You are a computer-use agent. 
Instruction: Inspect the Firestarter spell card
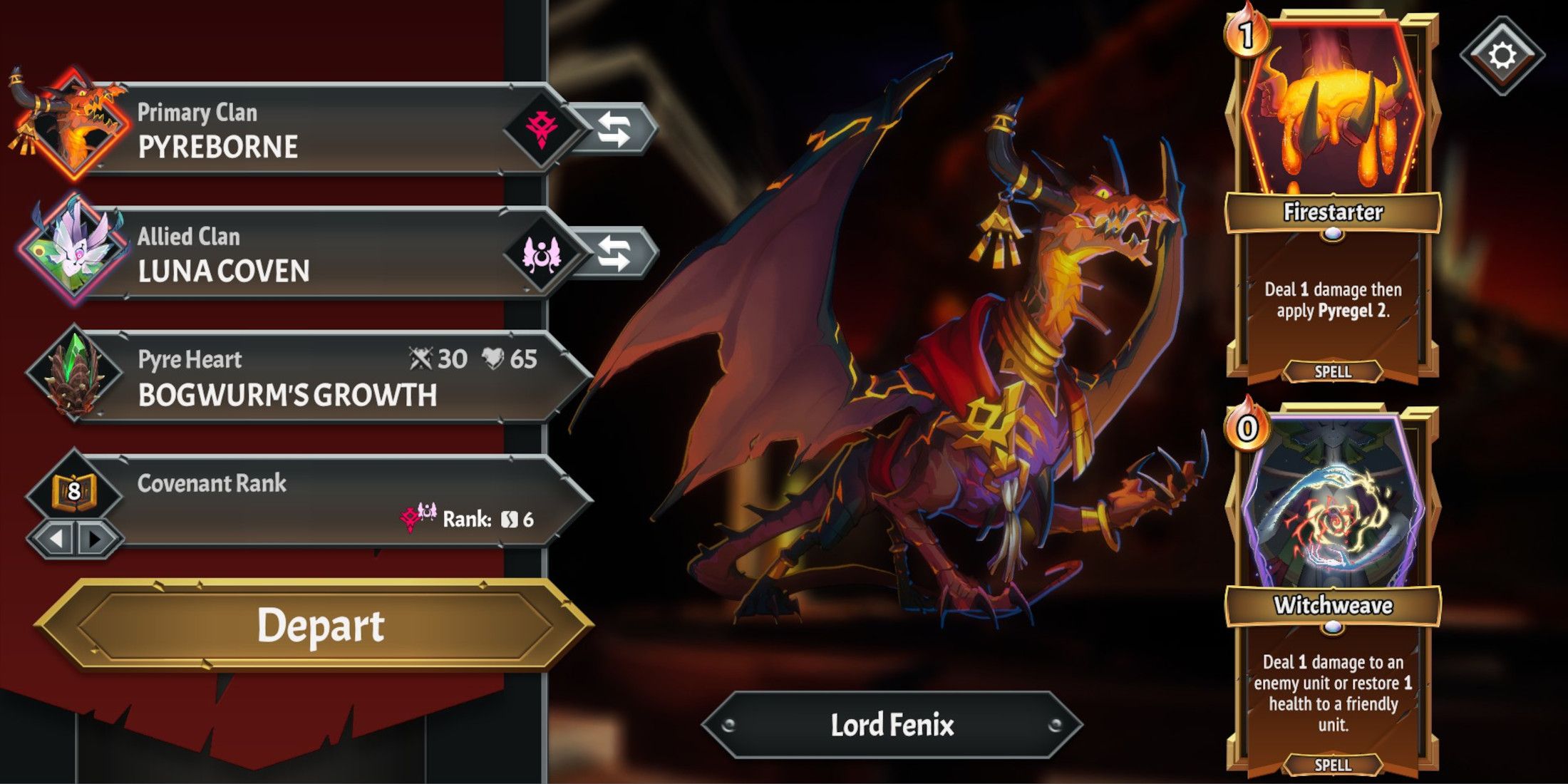tap(1331, 192)
